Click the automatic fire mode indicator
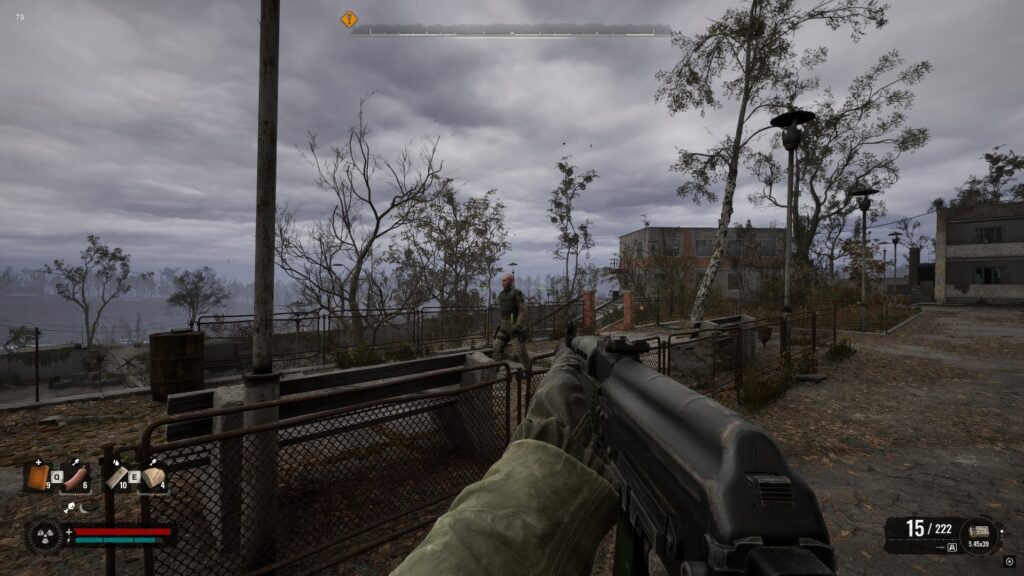The width and height of the screenshot is (1024, 576). click(950, 547)
